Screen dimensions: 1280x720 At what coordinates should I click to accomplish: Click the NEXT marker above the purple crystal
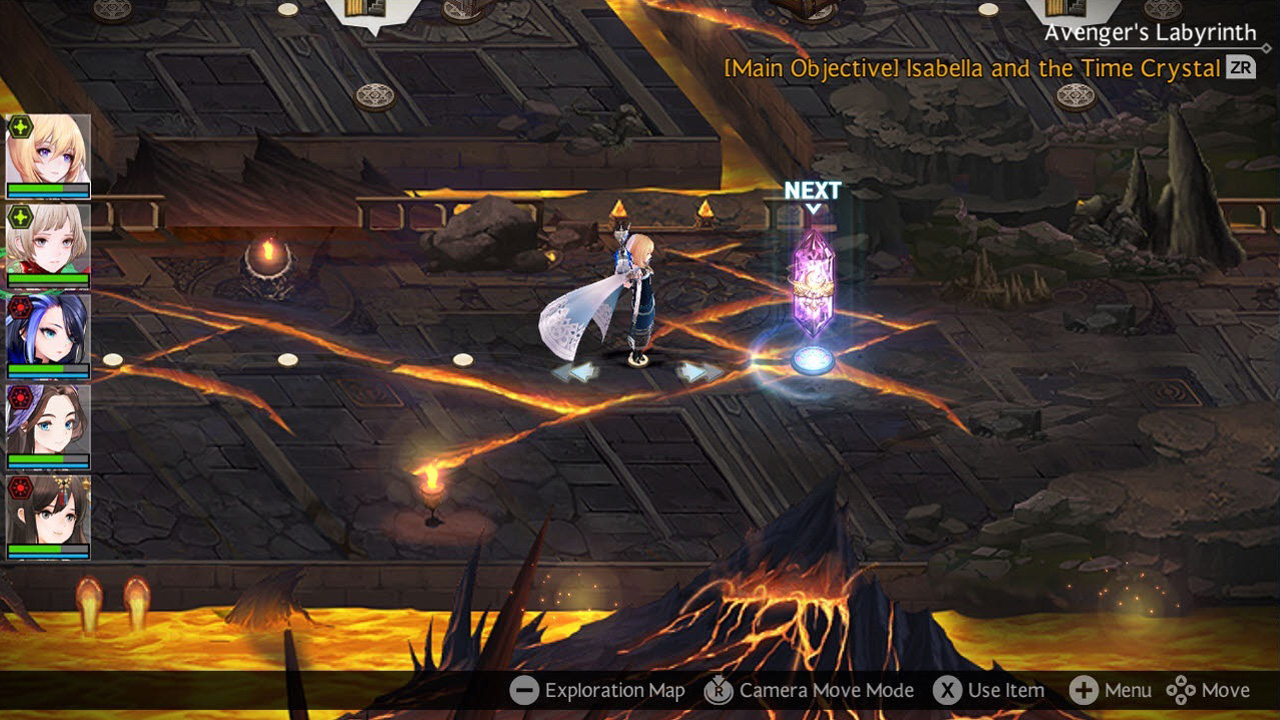pos(812,188)
